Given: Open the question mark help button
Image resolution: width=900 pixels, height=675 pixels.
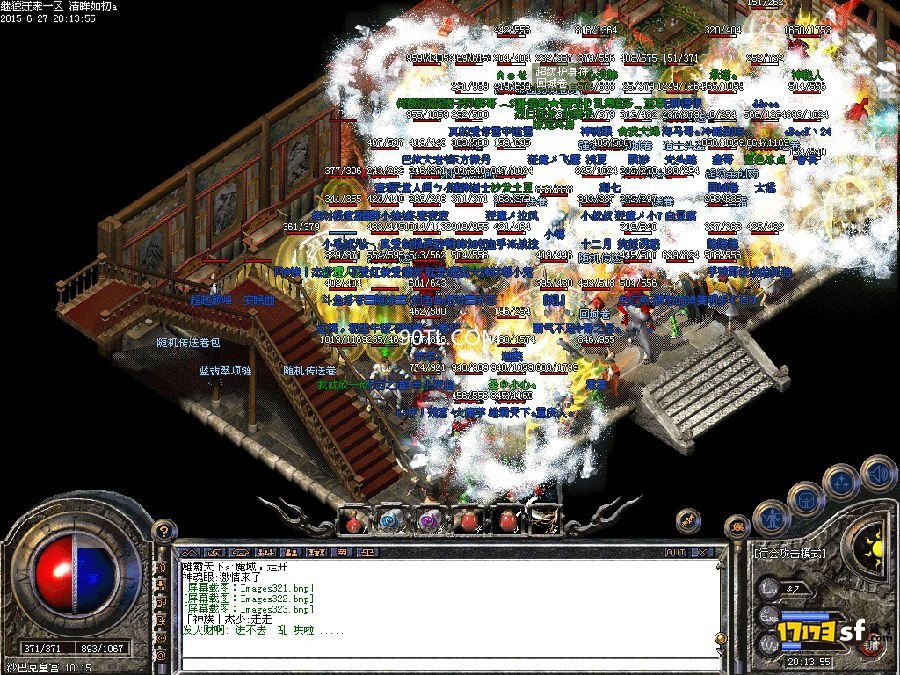Looking at the screenshot, I should pyautogui.click(x=164, y=531).
